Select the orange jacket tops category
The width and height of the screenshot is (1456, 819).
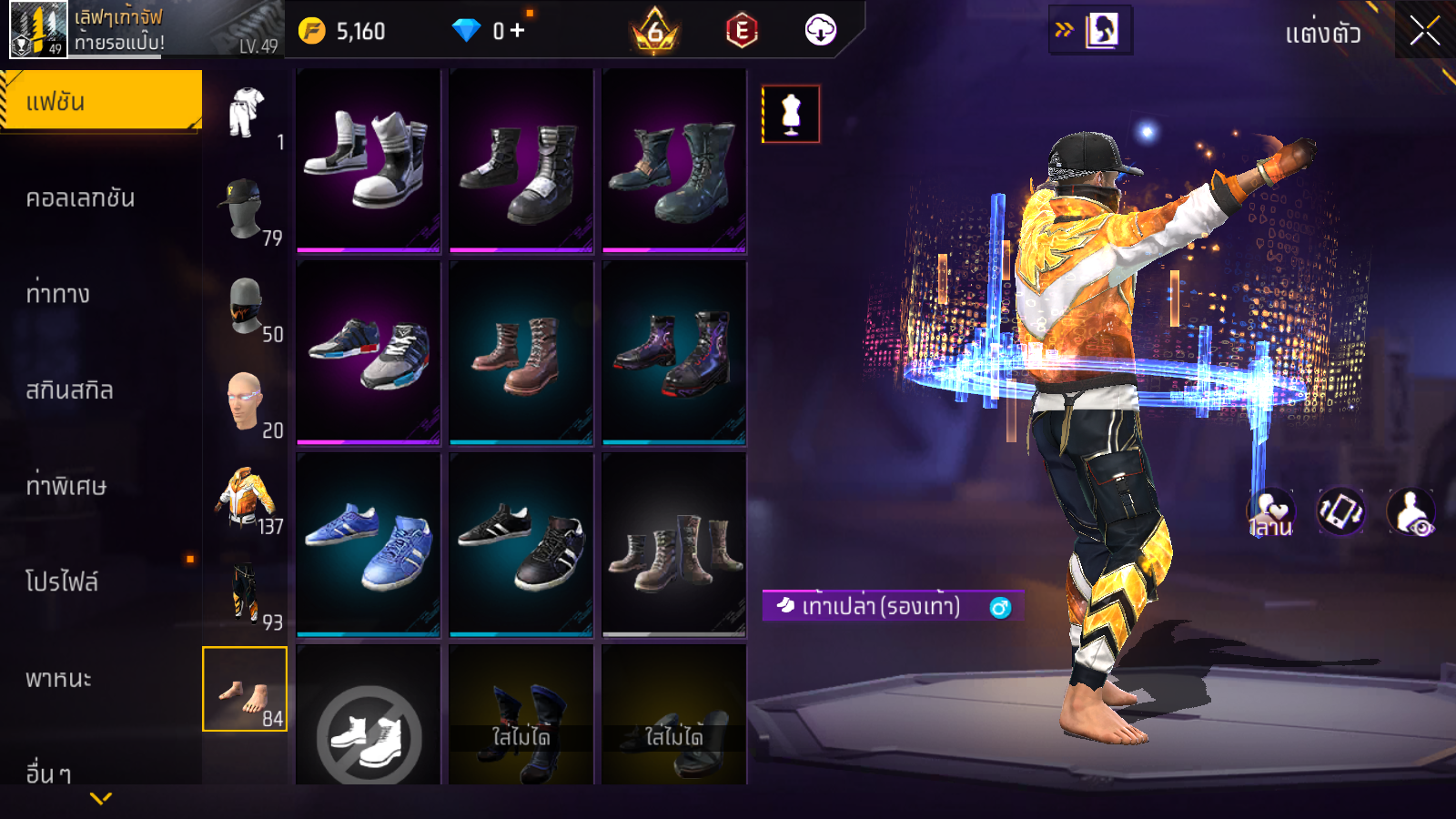tap(245, 497)
